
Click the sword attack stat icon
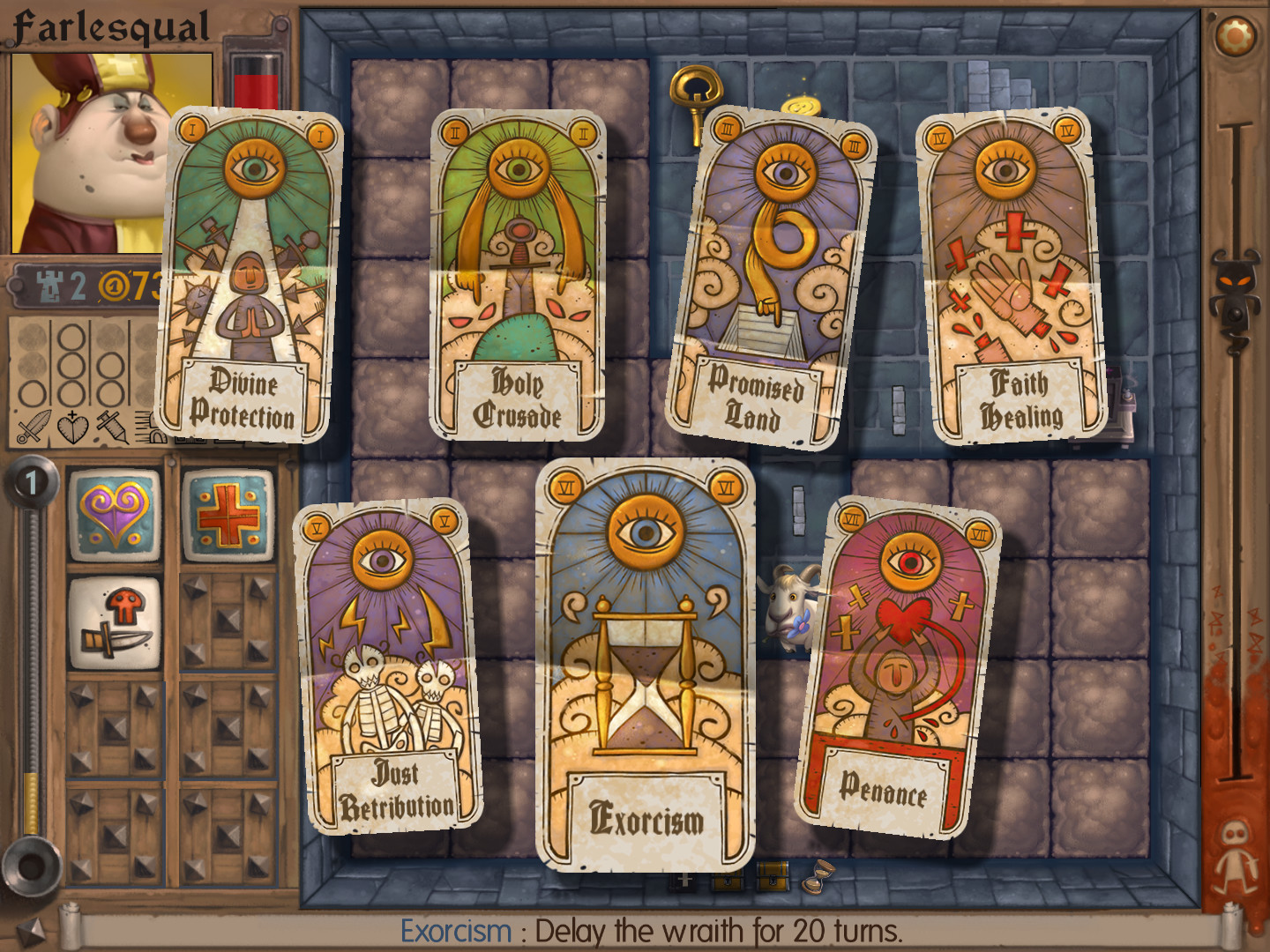(x=33, y=428)
